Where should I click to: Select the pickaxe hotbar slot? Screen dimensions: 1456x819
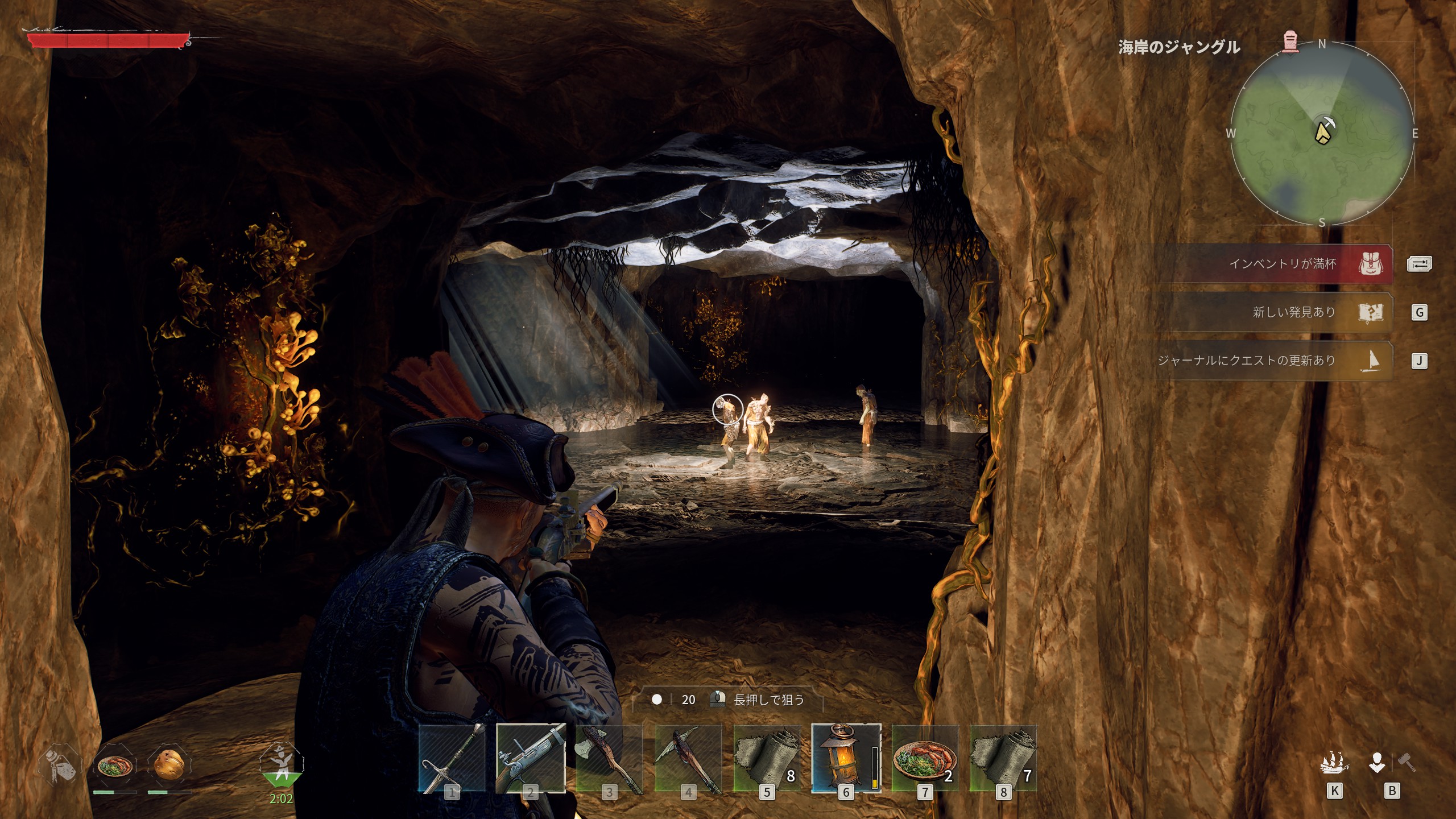[x=688, y=758]
